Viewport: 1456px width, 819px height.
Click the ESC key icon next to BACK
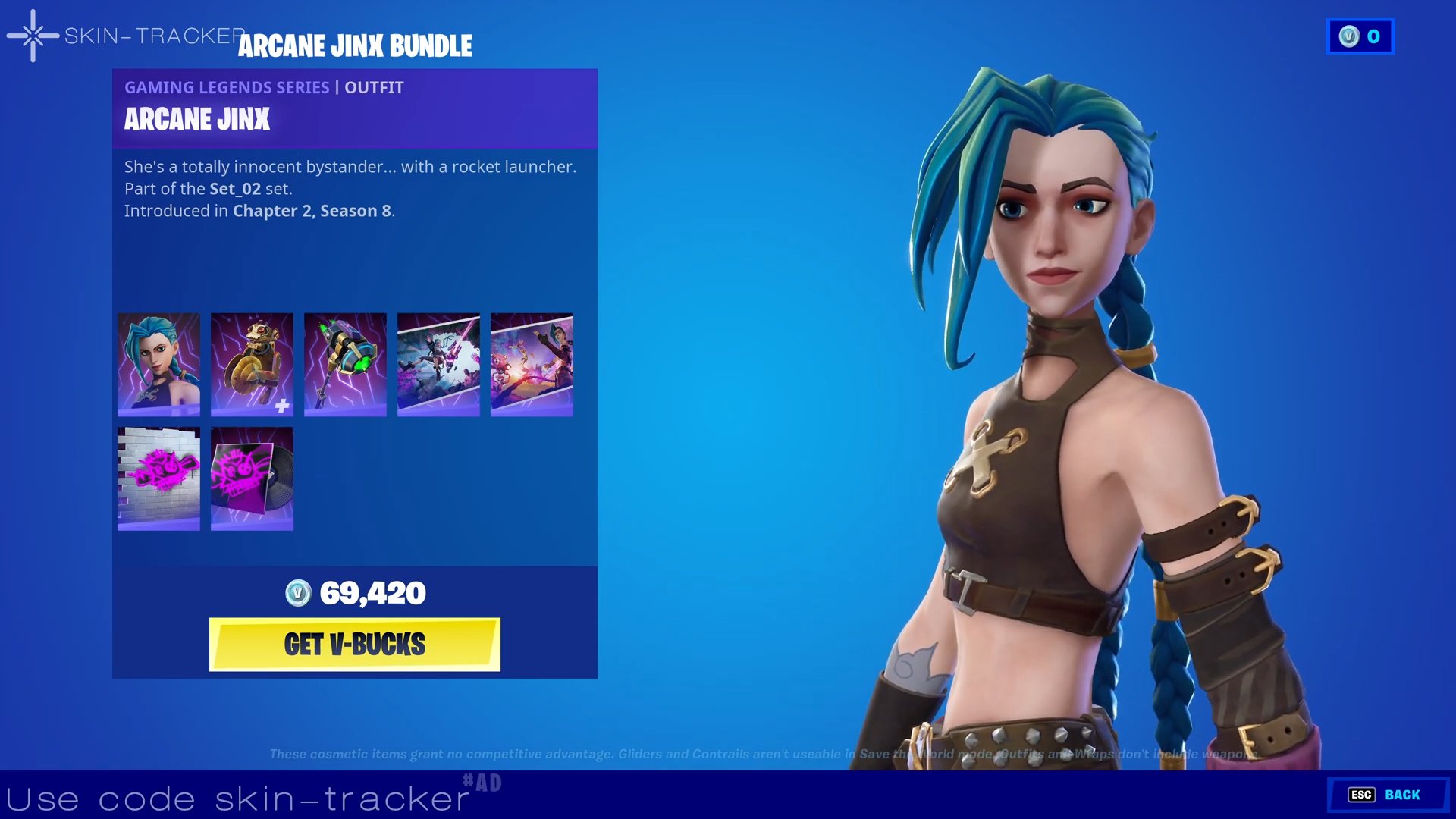[x=1363, y=795]
